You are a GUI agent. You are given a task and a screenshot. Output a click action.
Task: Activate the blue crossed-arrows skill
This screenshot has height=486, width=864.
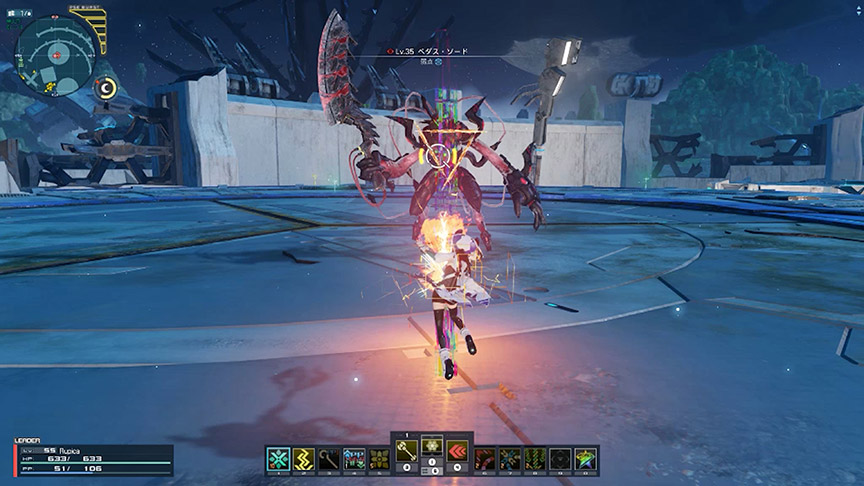(510, 458)
